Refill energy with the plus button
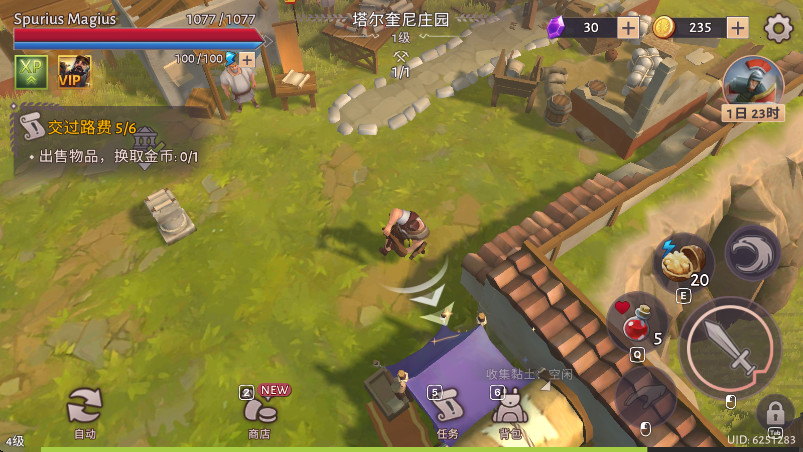The image size is (803, 452). point(246,59)
